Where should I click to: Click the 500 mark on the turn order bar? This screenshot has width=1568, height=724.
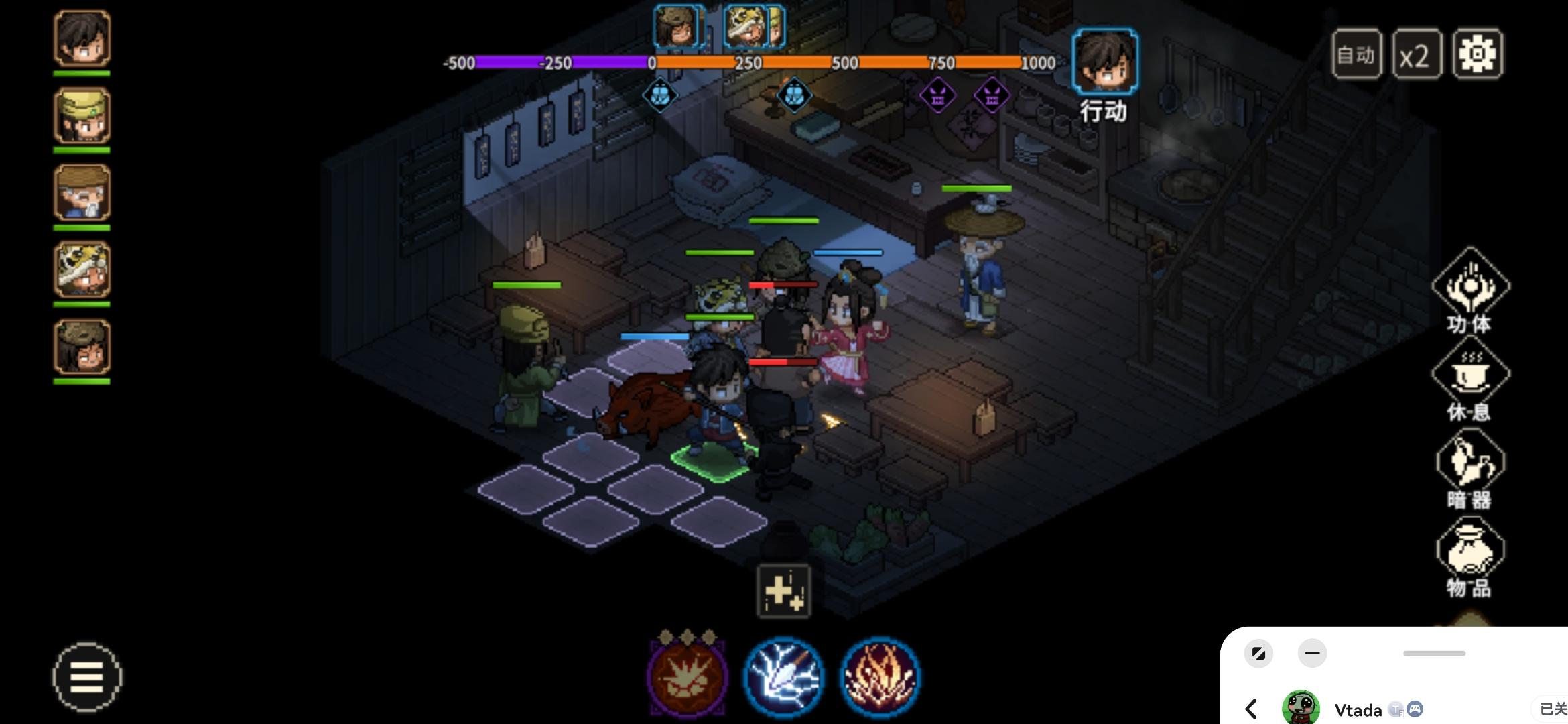(x=845, y=61)
